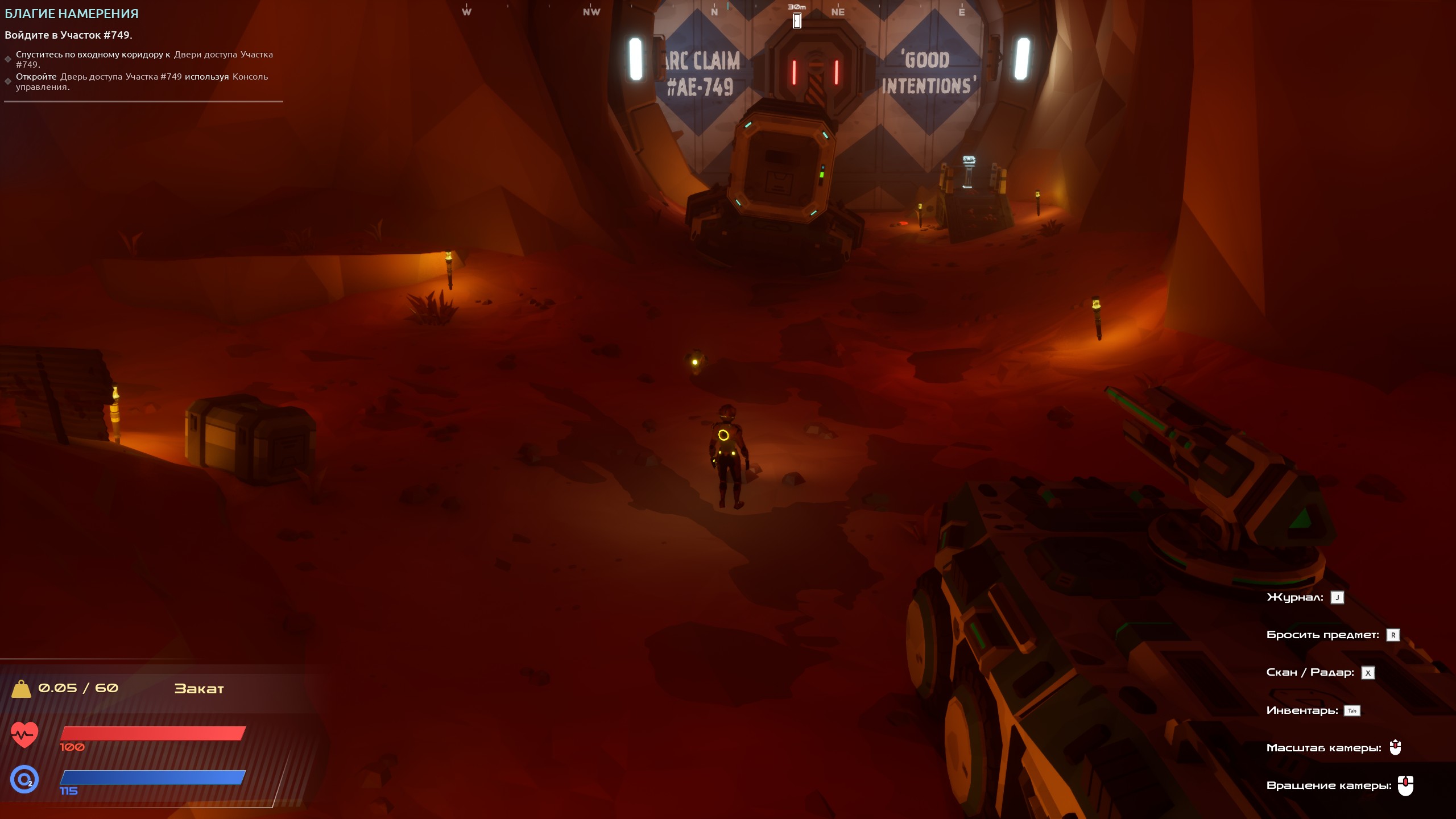Image resolution: width=1456 pixels, height=819 pixels.
Task: Select the БЛАГИЕ НАМЕРЕНИЯ quest title
Action: click(x=72, y=14)
